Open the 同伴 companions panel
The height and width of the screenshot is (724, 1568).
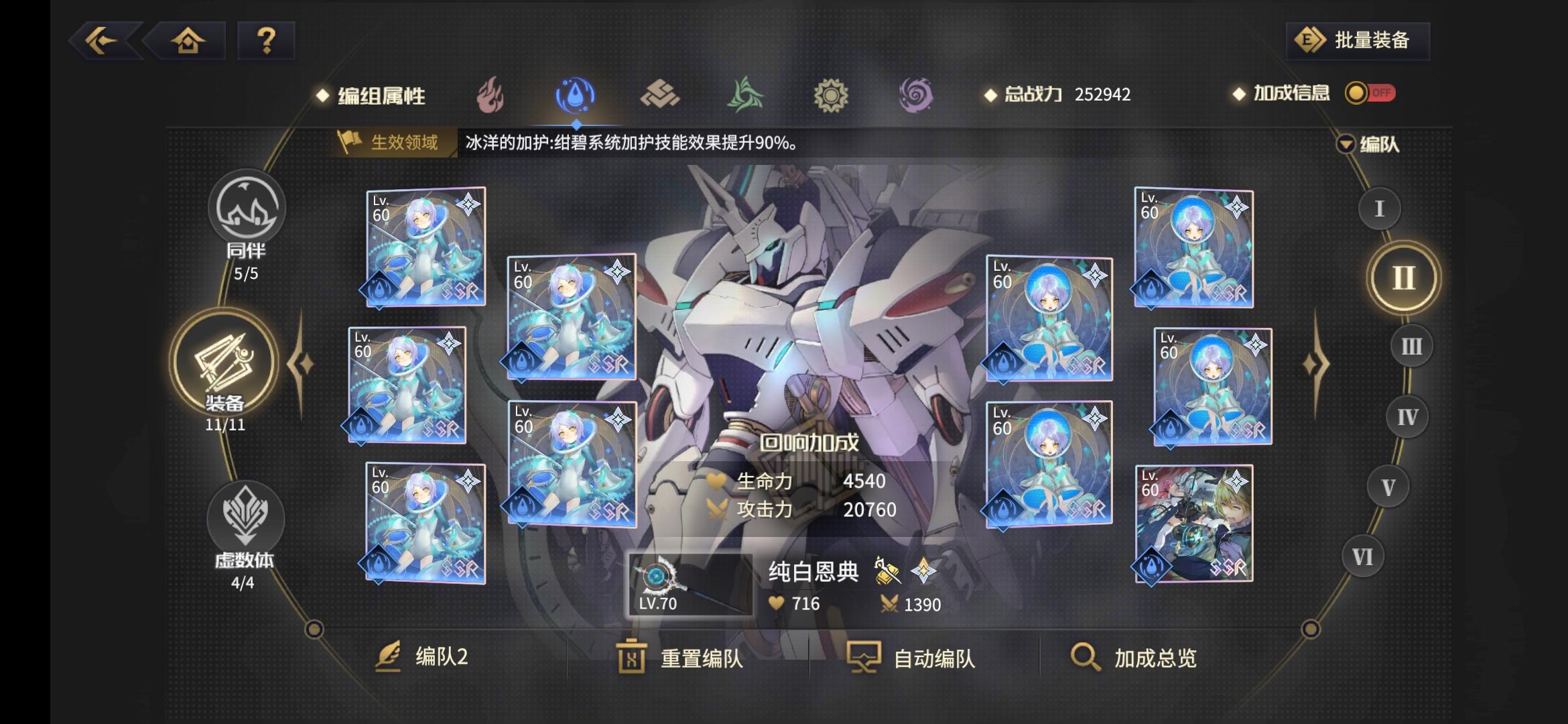point(247,208)
